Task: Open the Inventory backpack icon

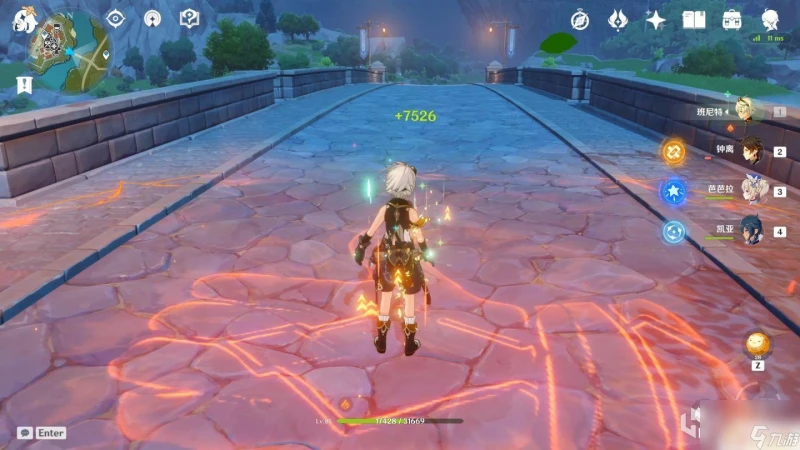Action: 732,19
